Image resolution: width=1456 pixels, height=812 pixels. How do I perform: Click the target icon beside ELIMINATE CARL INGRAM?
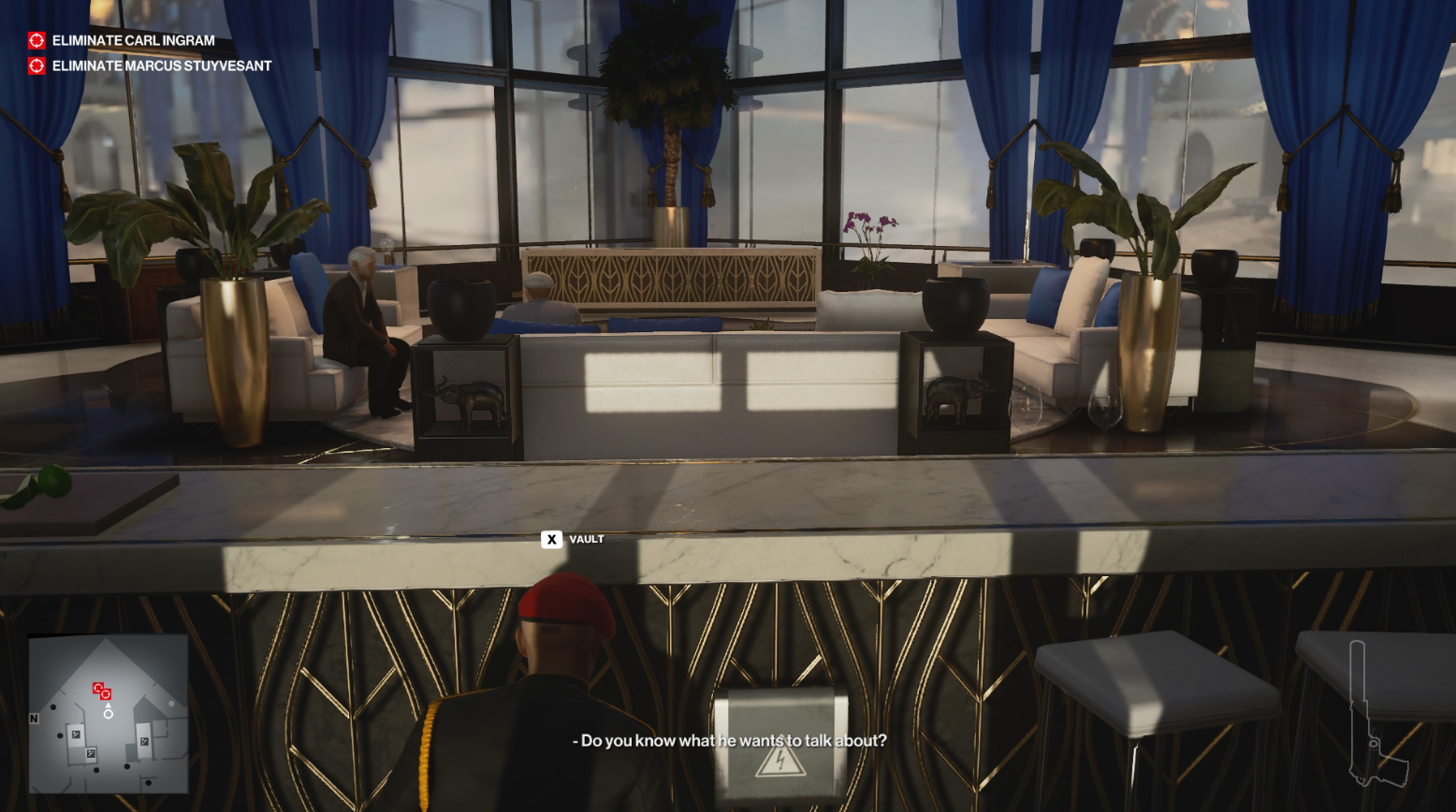click(x=35, y=40)
